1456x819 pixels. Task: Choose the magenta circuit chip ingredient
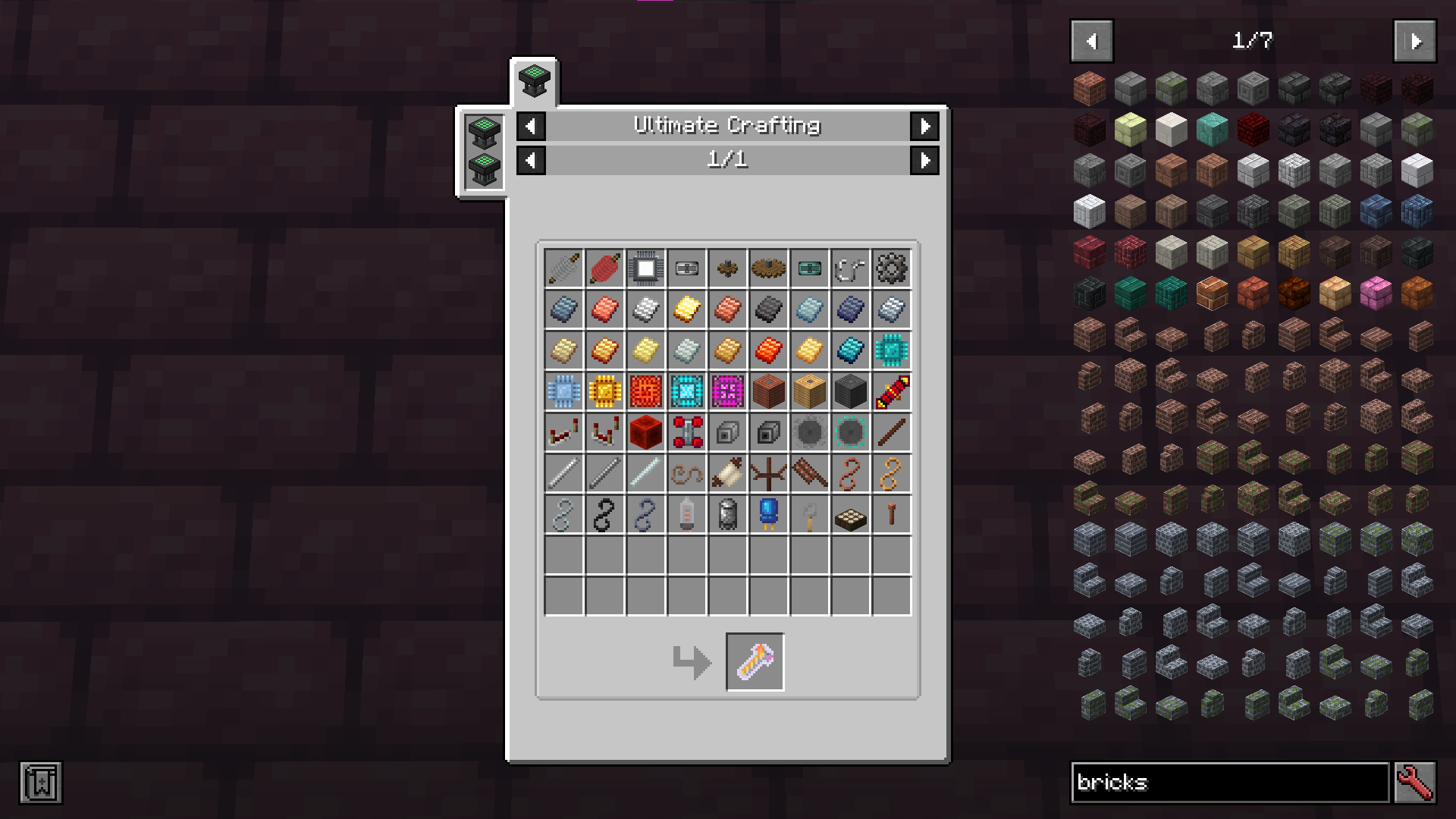click(727, 392)
